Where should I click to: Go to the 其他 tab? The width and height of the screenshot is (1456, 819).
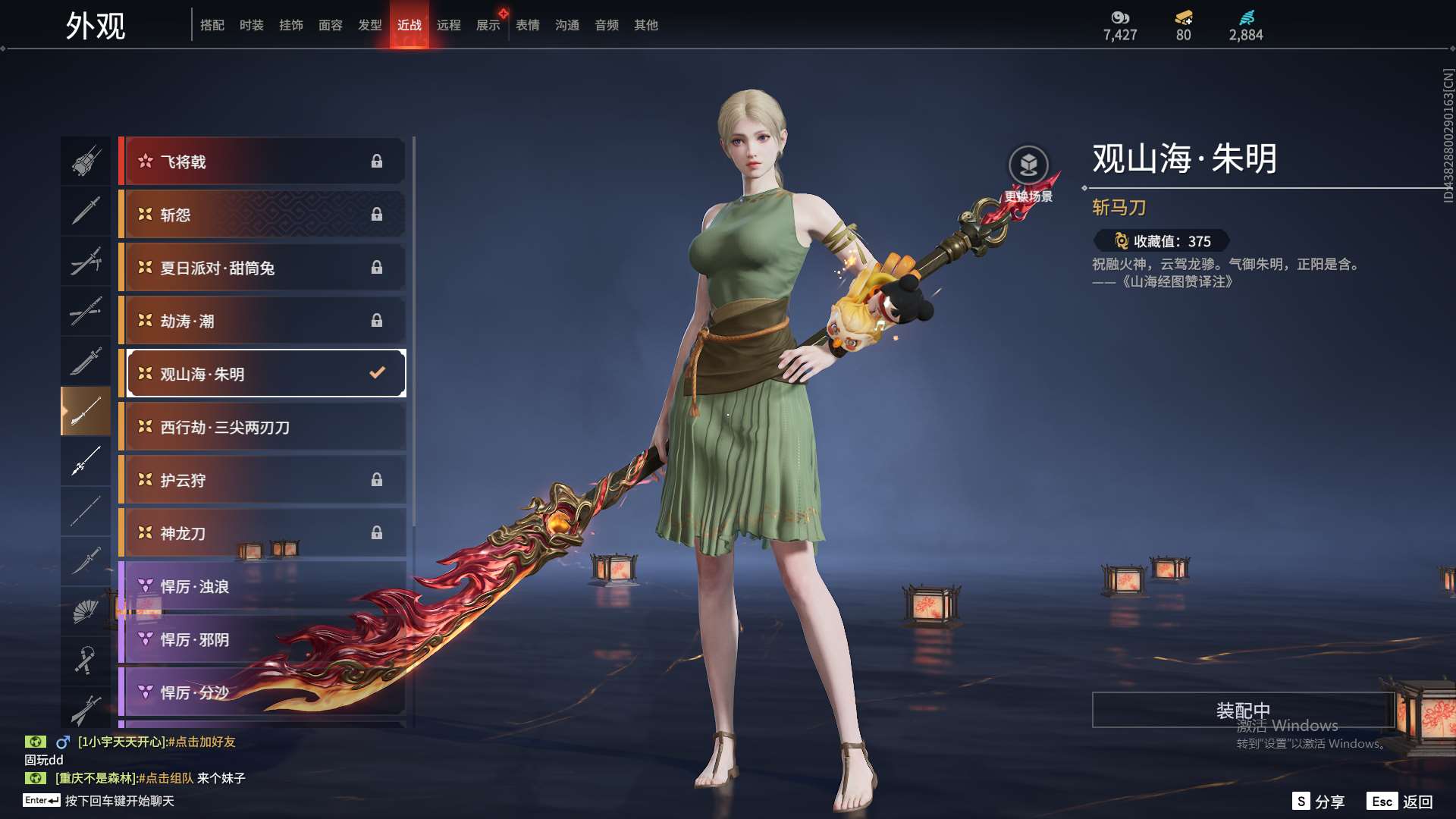(645, 25)
